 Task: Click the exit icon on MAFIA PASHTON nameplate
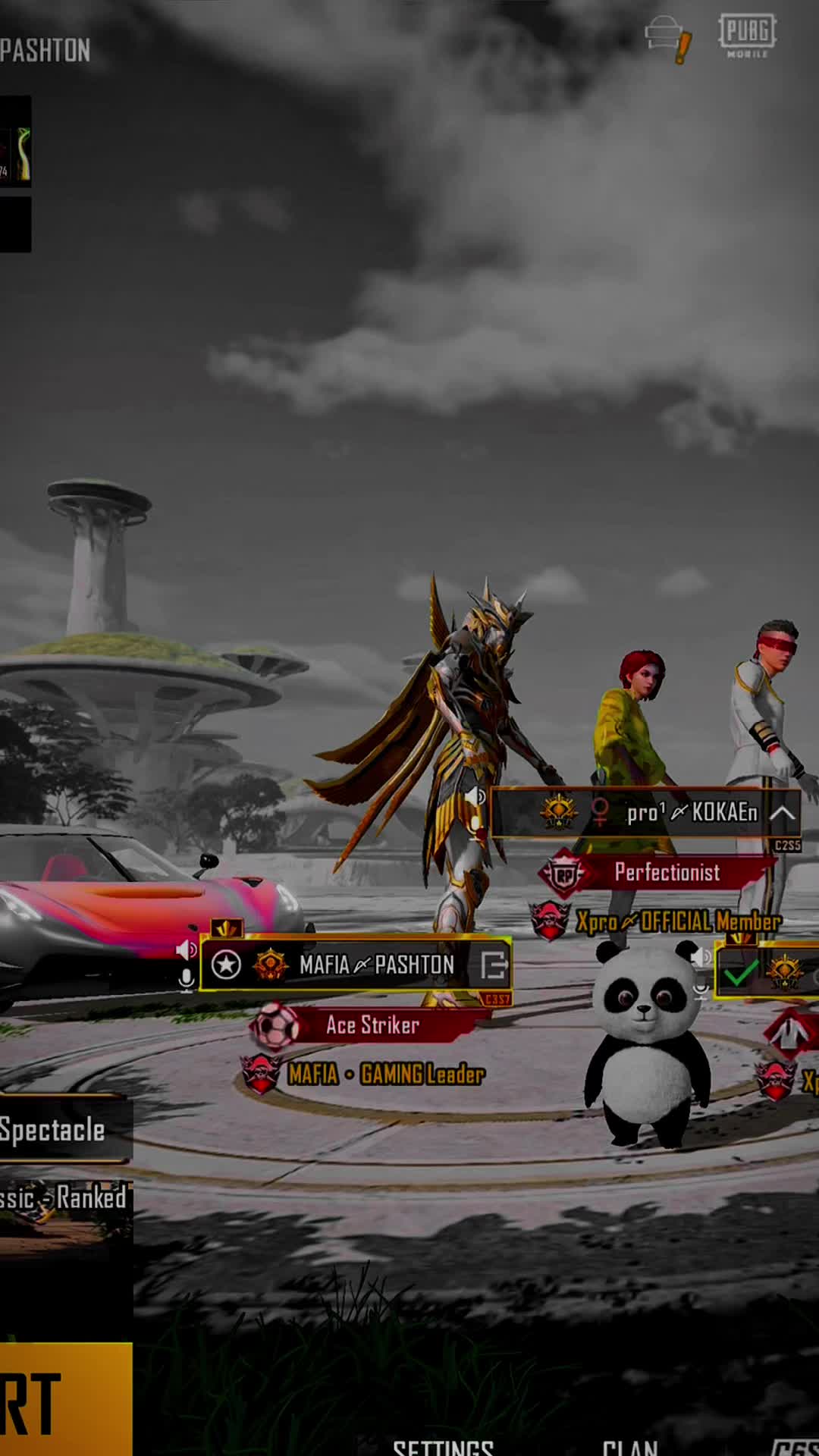(x=493, y=965)
